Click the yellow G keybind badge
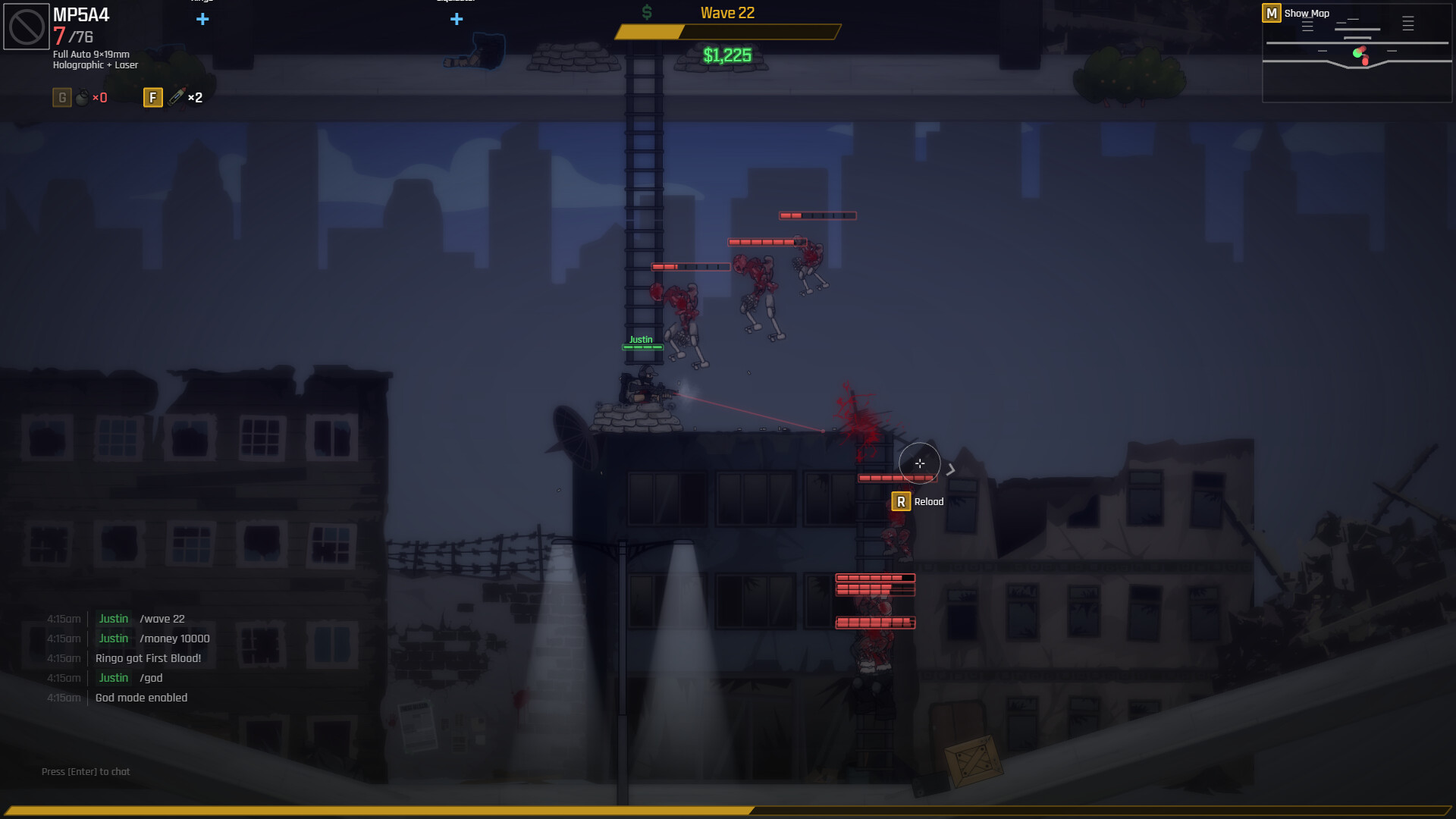 tap(61, 97)
